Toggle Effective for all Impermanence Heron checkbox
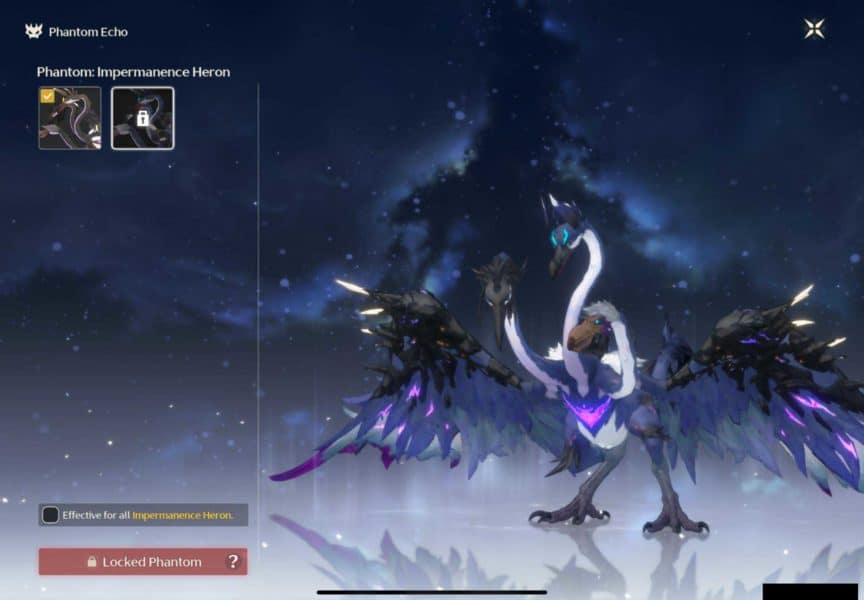Viewport: 864px width, 600px height. (x=50, y=515)
